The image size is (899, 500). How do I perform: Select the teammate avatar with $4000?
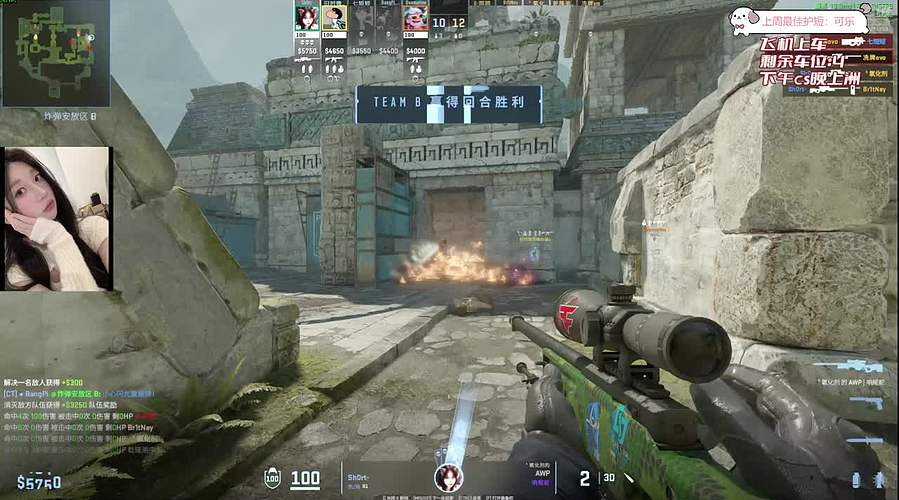[x=415, y=18]
